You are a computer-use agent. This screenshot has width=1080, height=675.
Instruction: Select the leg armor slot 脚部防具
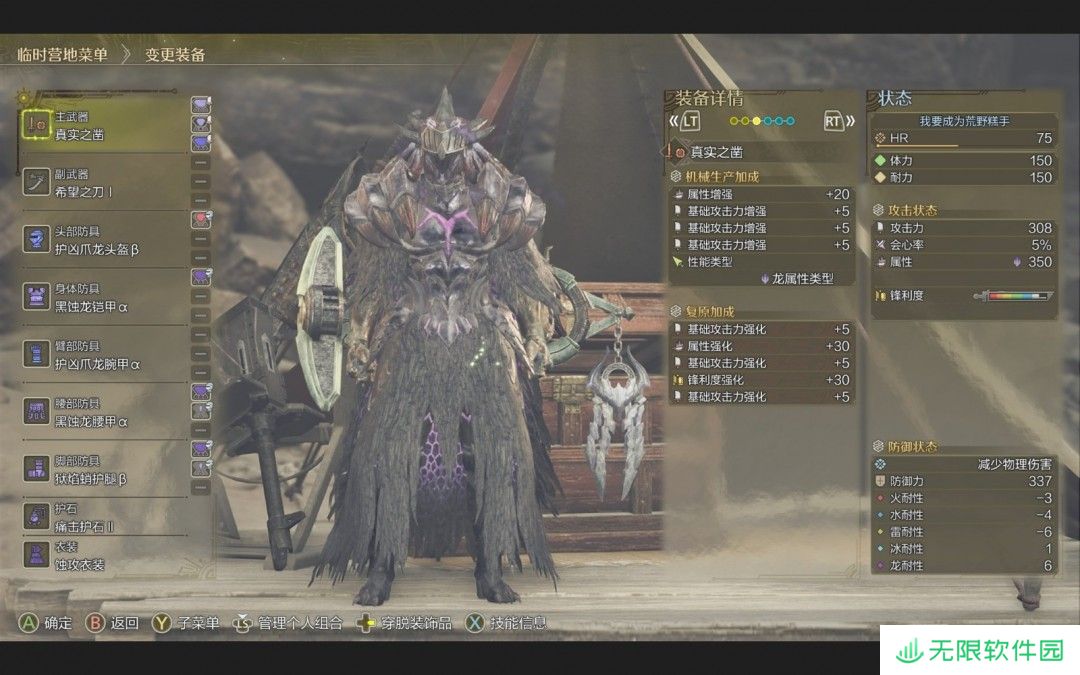point(100,469)
